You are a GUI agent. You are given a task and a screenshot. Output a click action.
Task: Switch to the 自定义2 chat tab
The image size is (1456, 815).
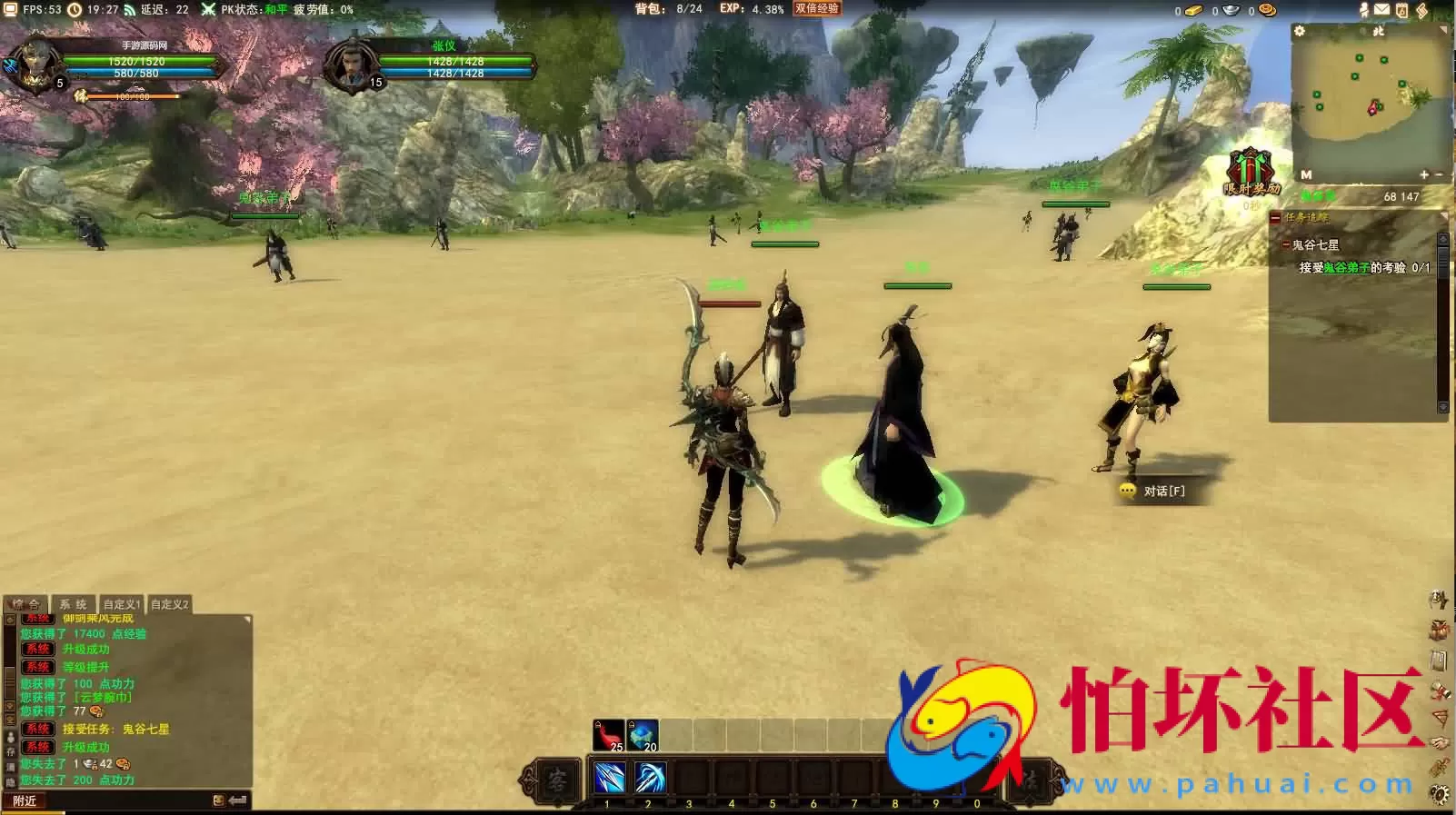pyautogui.click(x=169, y=604)
